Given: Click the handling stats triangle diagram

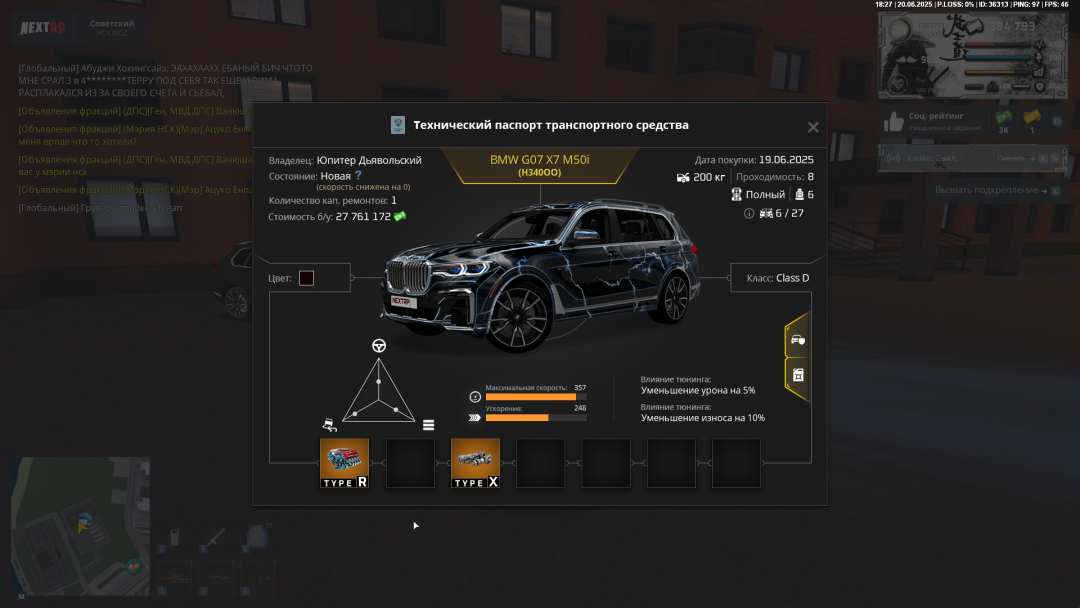Looking at the screenshot, I should pos(378,393).
